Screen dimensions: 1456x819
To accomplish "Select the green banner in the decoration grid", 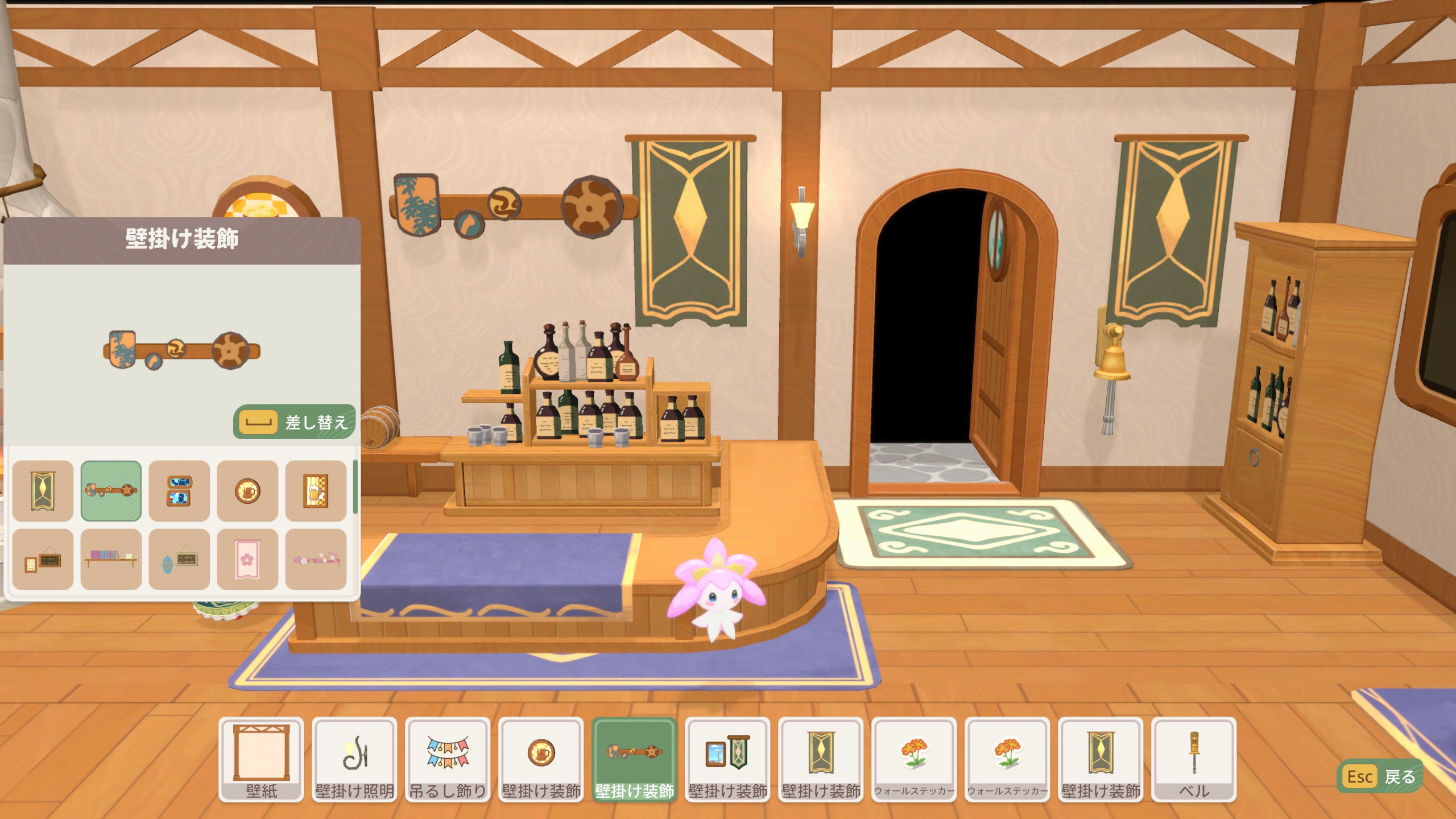I will point(43,491).
